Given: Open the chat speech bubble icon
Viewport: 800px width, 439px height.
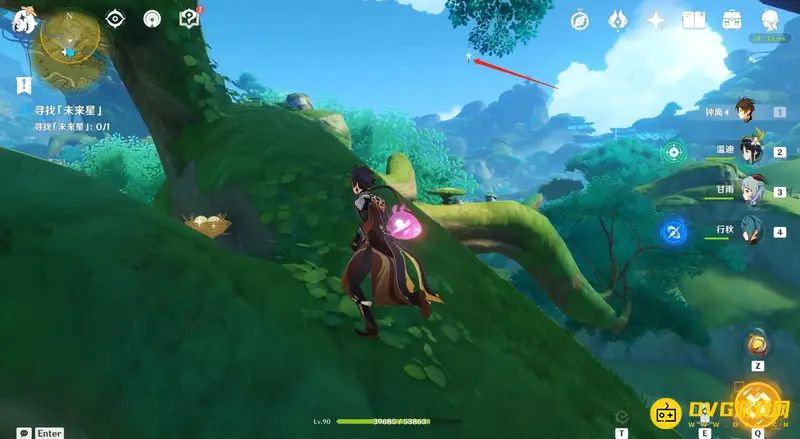Looking at the screenshot, I should coord(24,433).
